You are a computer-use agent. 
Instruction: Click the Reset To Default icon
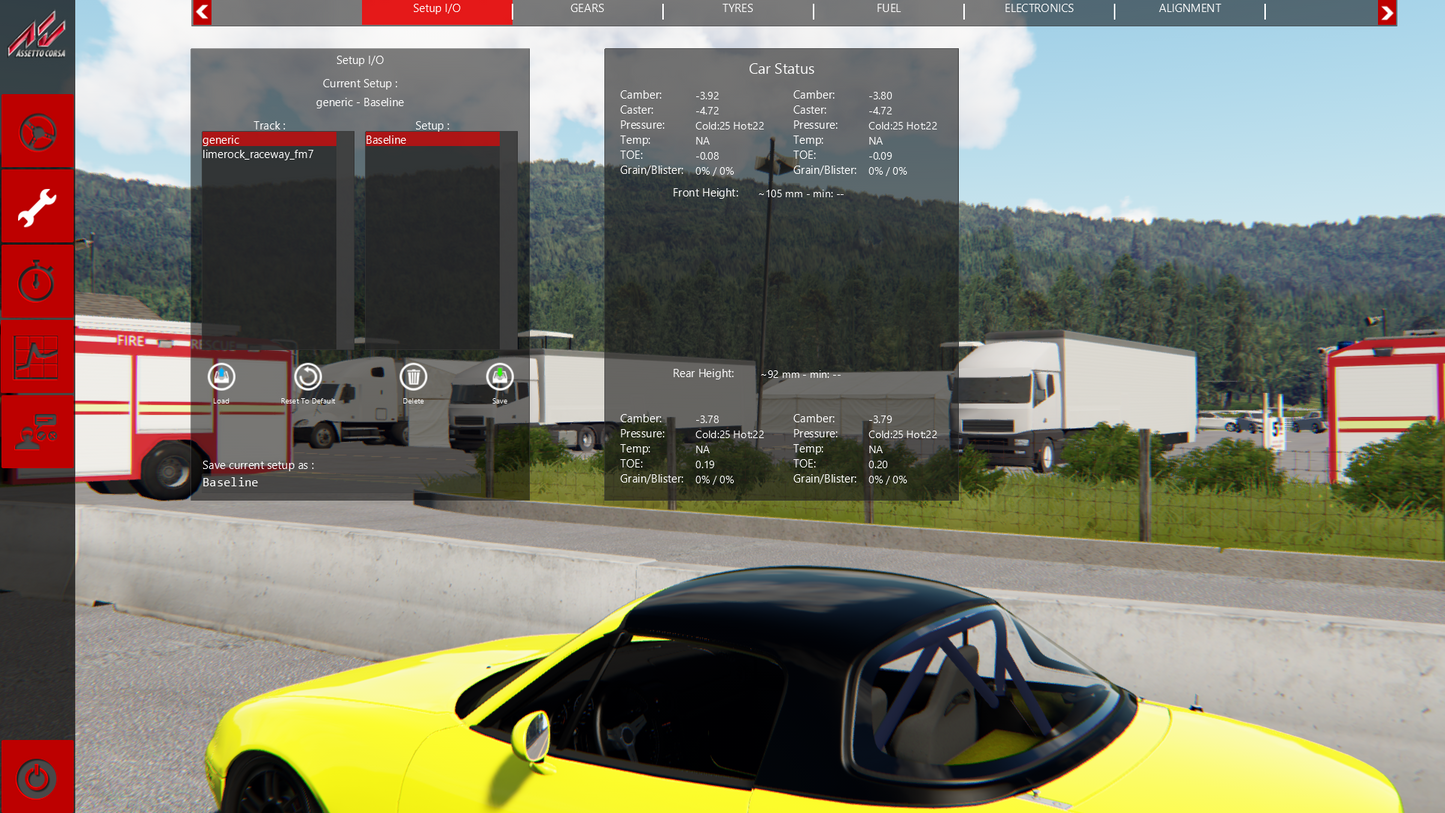[307, 379]
